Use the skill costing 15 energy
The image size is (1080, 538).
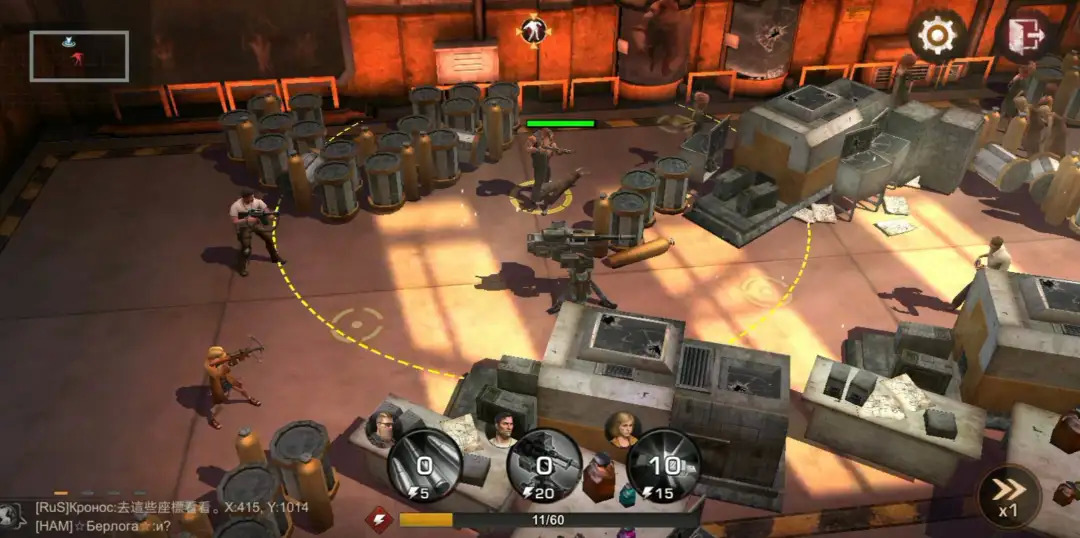664,465
